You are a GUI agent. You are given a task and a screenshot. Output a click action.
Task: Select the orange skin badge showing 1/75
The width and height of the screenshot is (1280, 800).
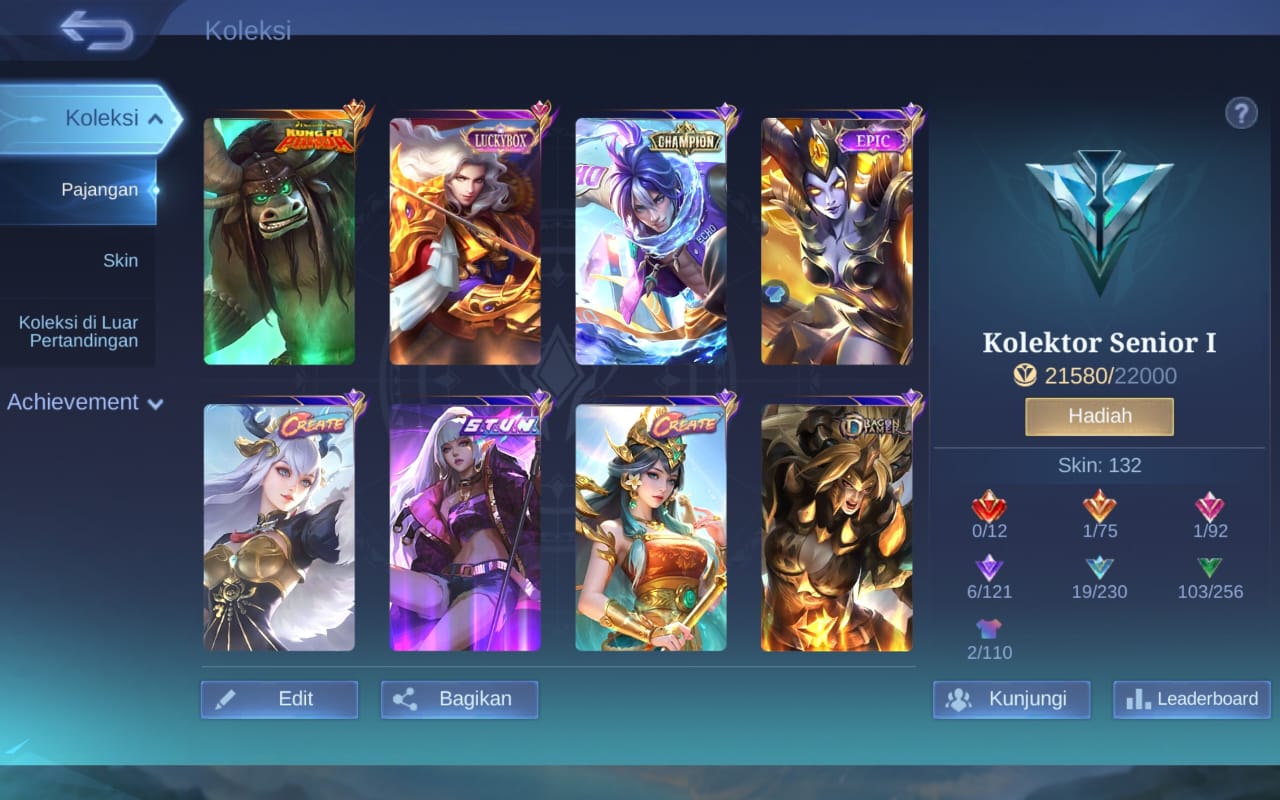[x=1099, y=510]
